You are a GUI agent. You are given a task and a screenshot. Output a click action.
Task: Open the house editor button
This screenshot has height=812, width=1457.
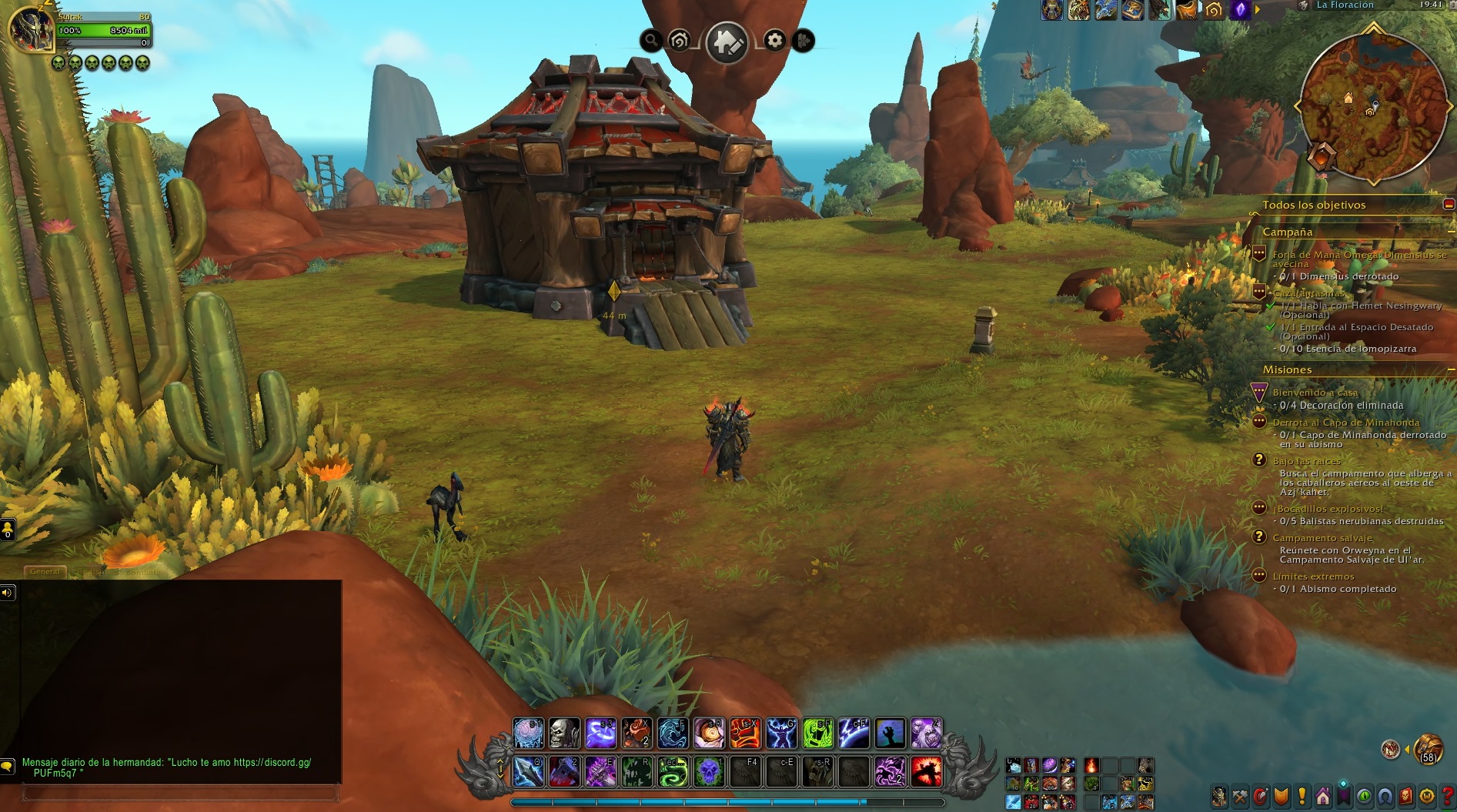tap(727, 42)
